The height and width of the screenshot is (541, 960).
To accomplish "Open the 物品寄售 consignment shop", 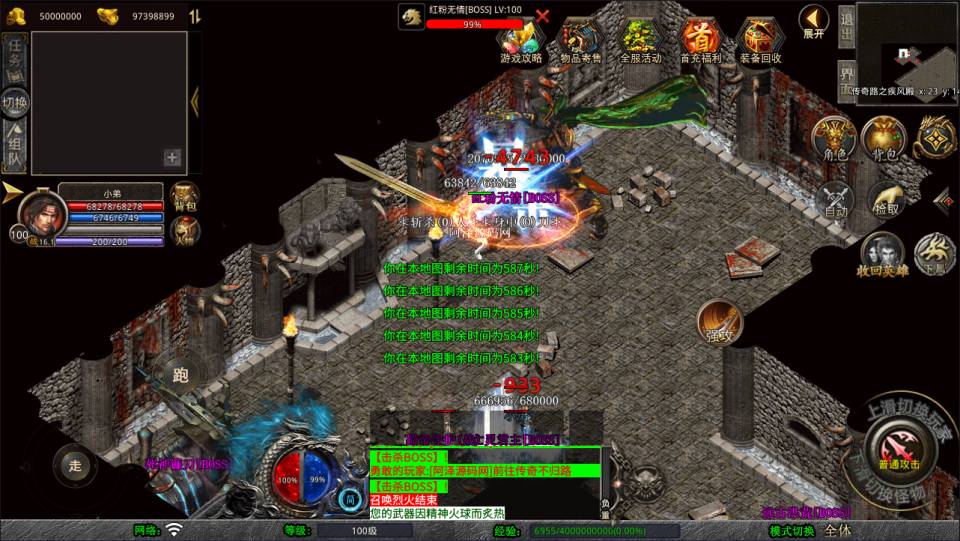I will pos(580,38).
